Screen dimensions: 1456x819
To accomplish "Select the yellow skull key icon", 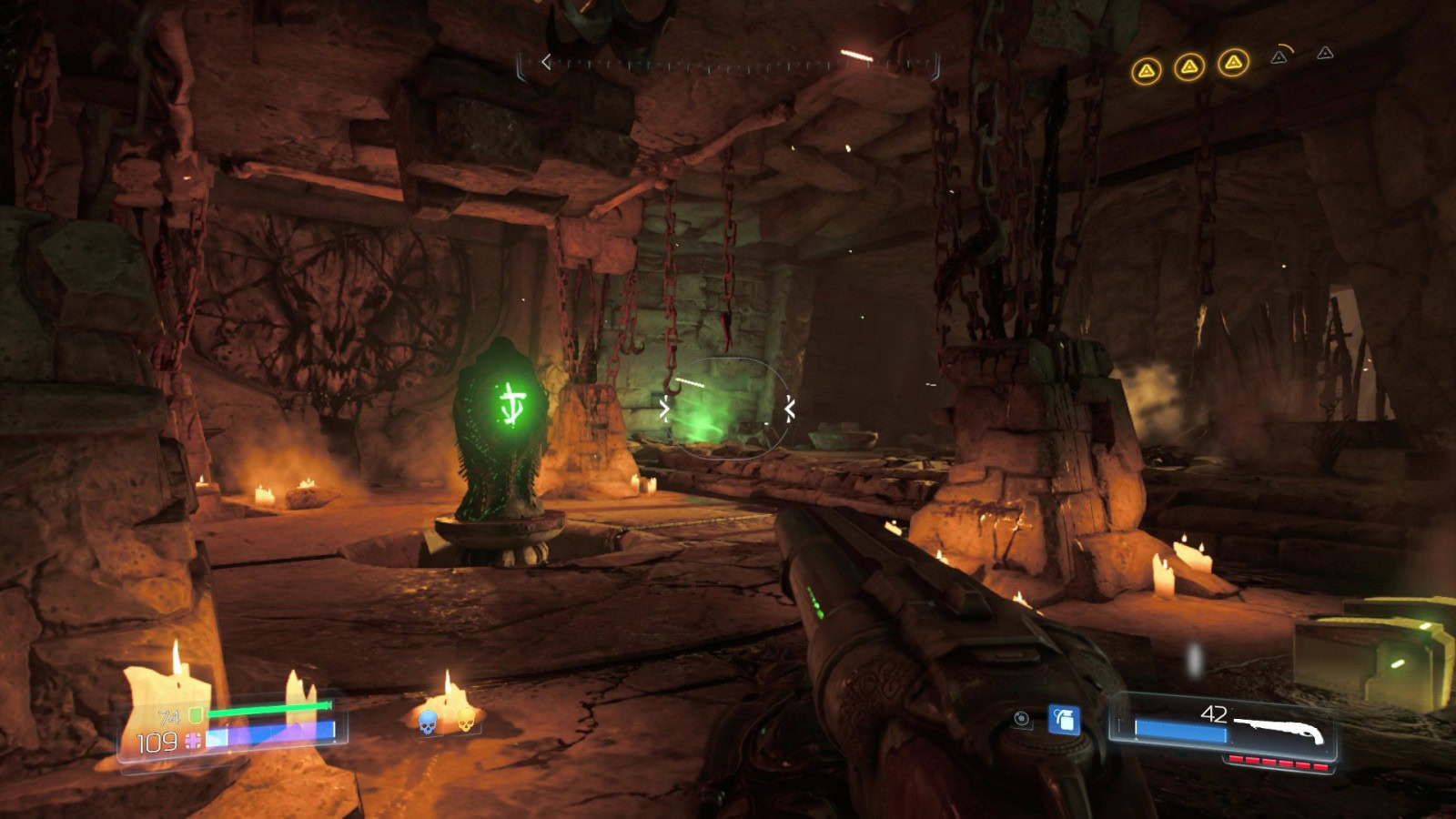I will pos(465,721).
